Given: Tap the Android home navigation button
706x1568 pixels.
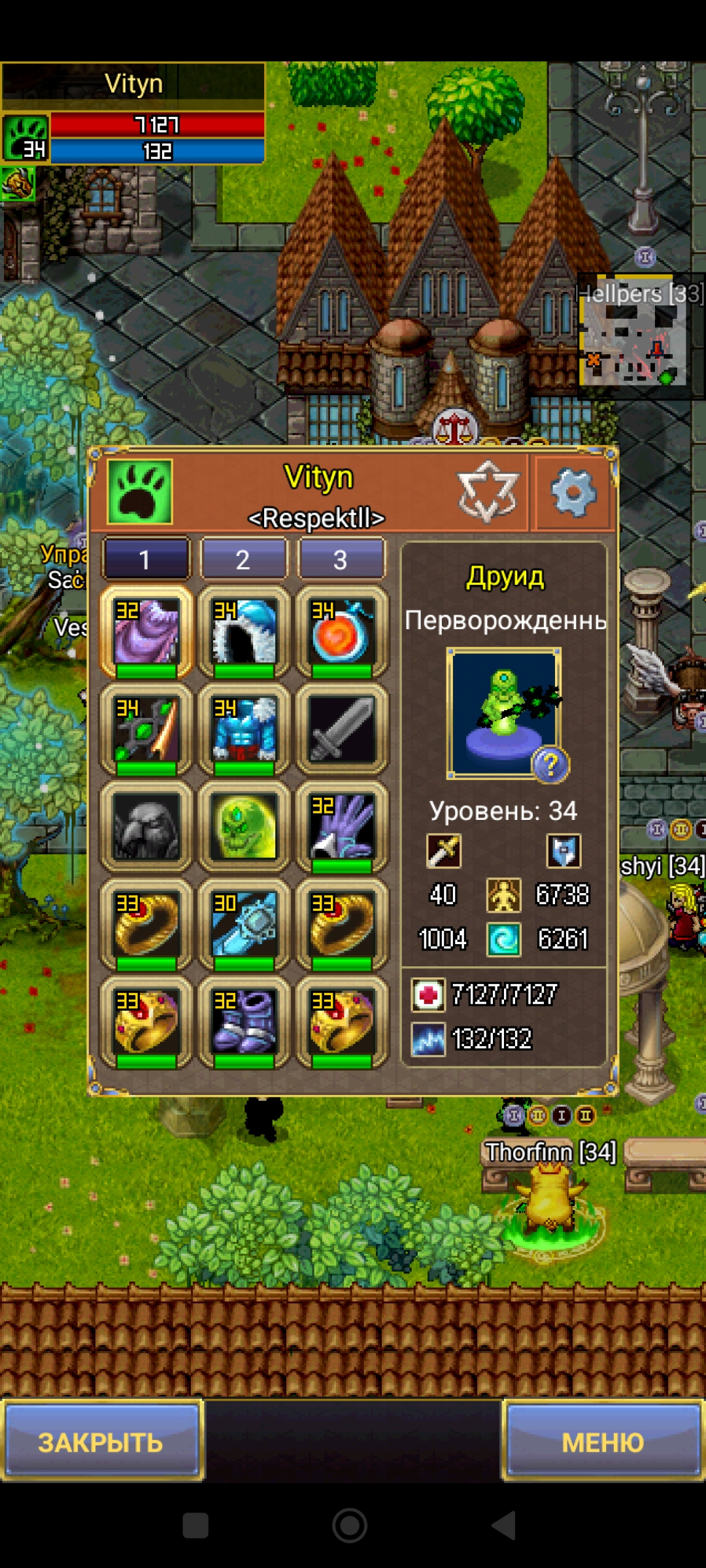Looking at the screenshot, I should [x=350, y=1526].
